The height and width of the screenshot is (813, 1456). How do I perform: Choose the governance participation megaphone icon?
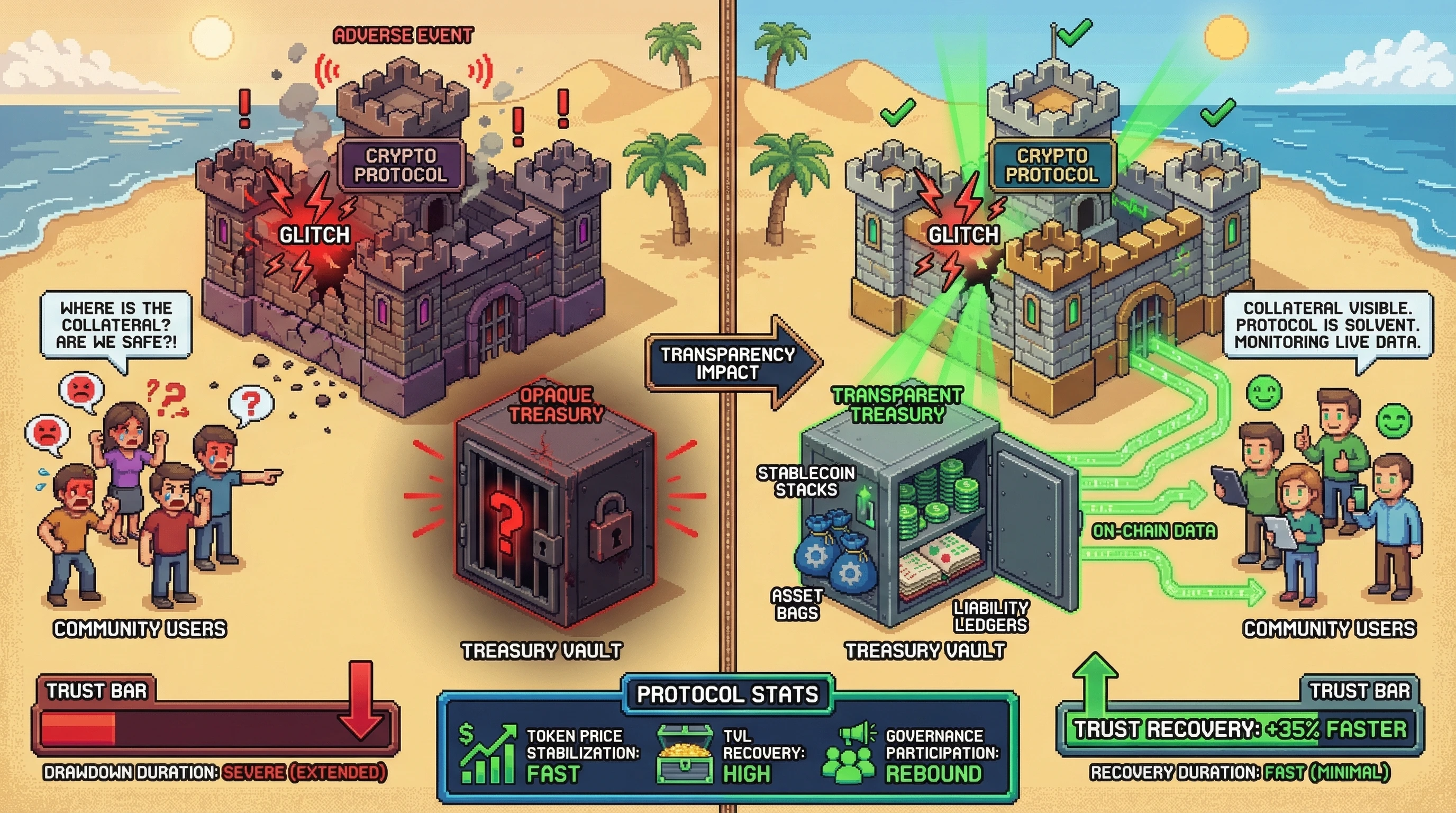[x=850, y=755]
